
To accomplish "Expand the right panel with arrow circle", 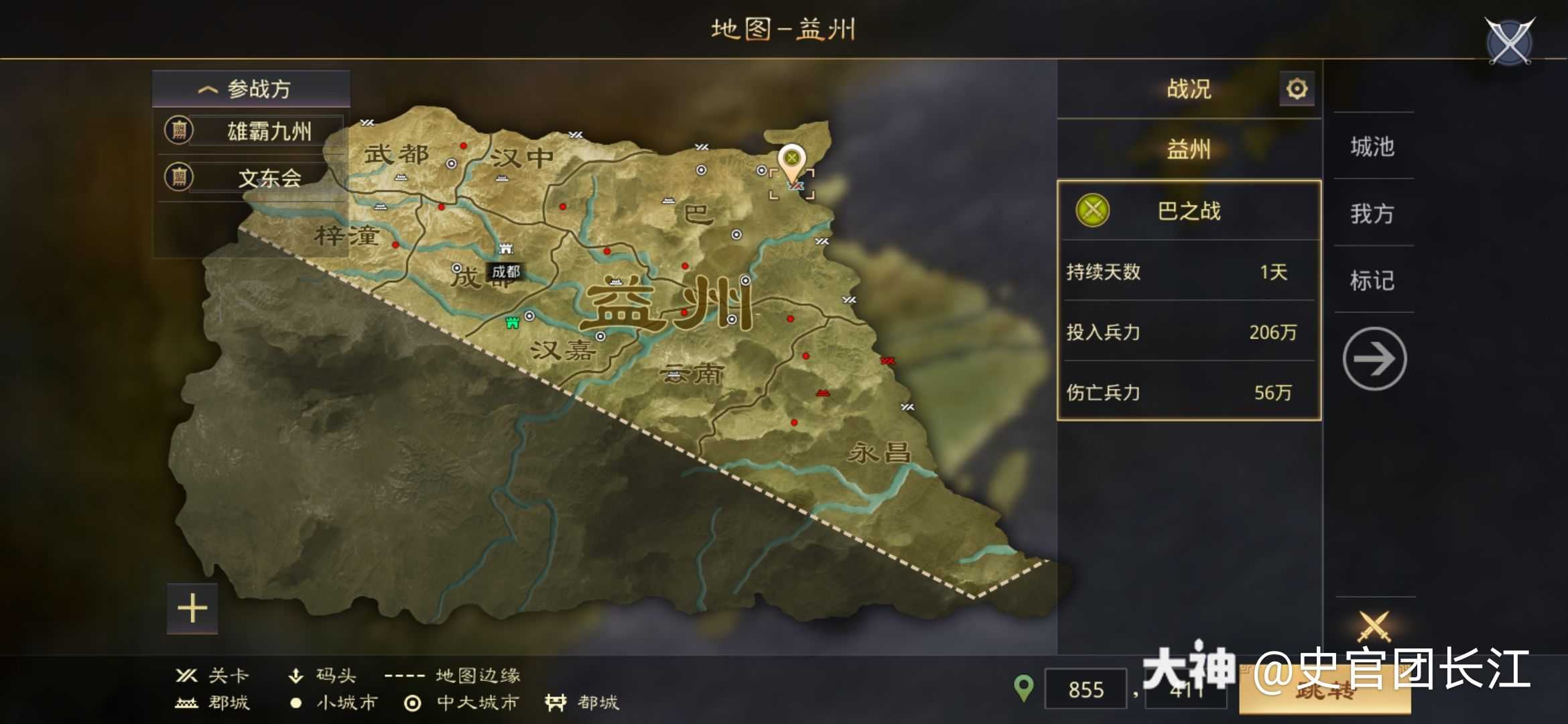I will click(x=1374, y=359).
